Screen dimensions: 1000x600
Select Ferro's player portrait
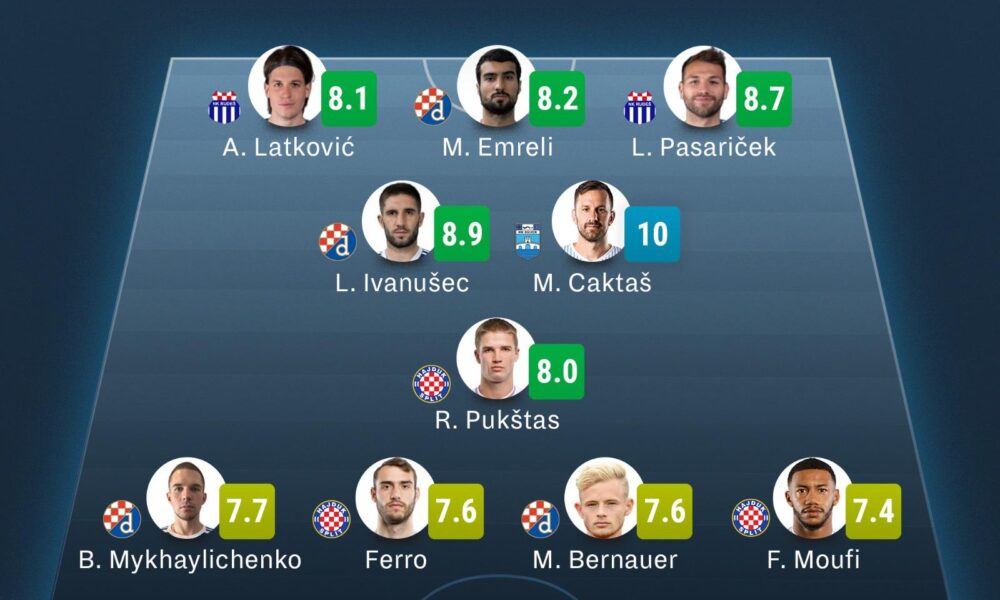394,497
